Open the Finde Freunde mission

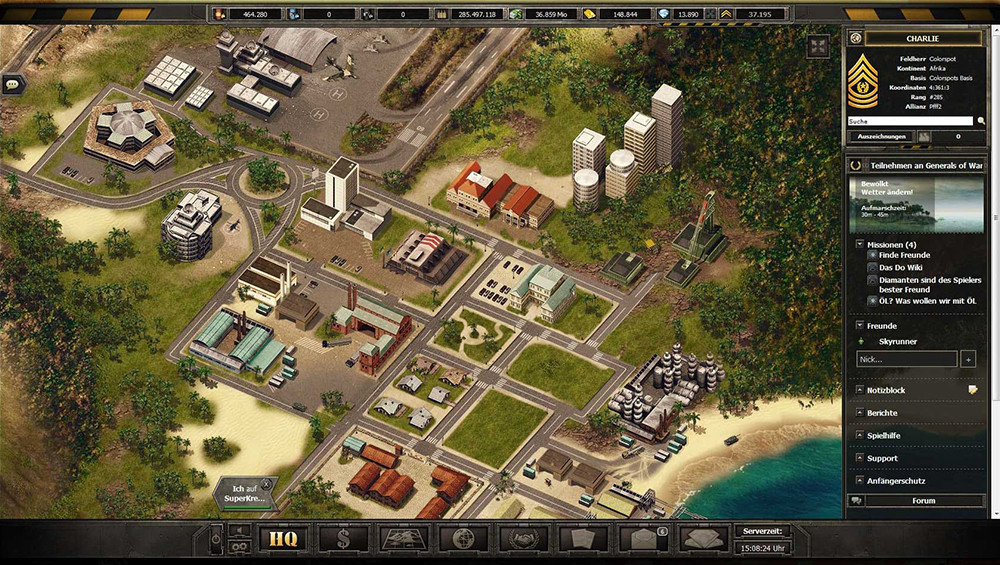point(904,255)
